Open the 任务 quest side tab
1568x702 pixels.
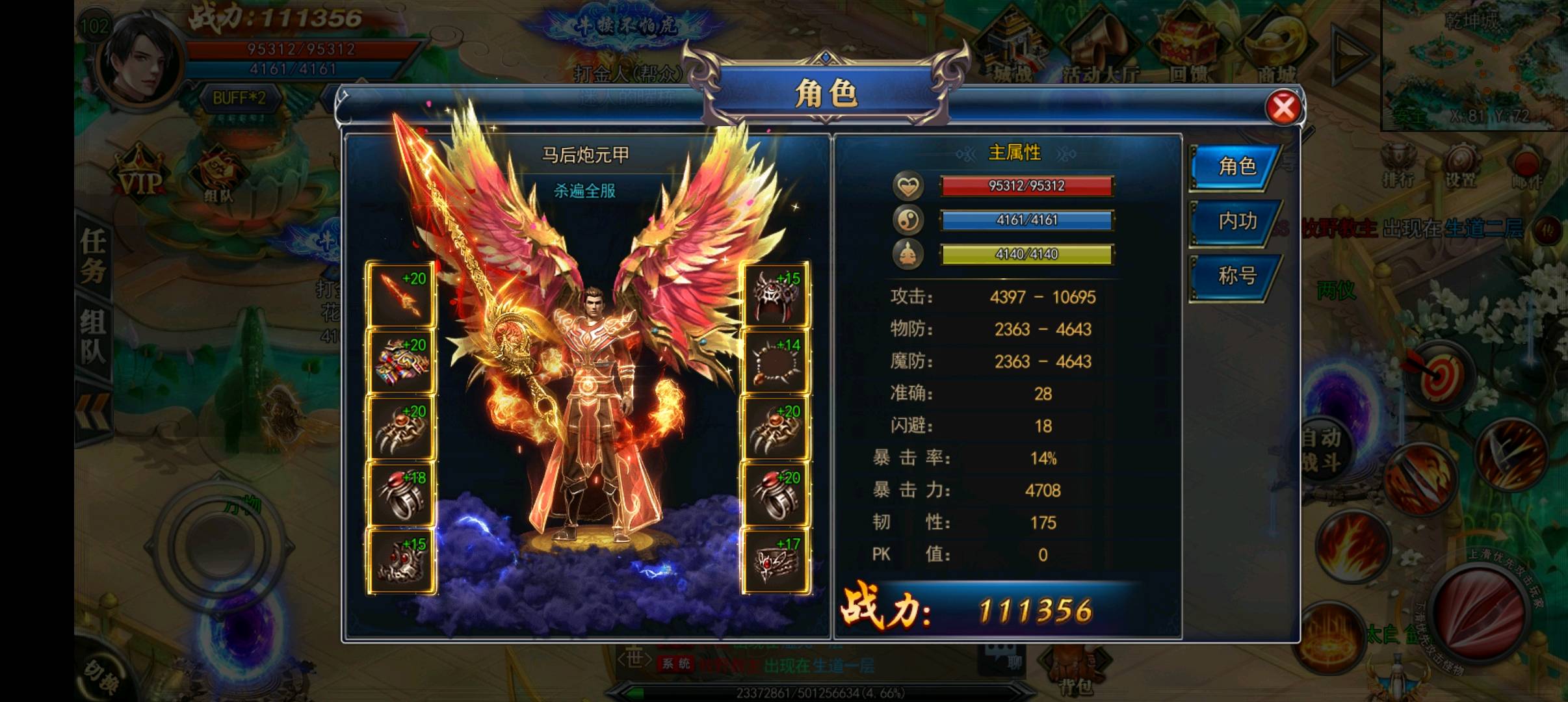[x=94, y=255]
